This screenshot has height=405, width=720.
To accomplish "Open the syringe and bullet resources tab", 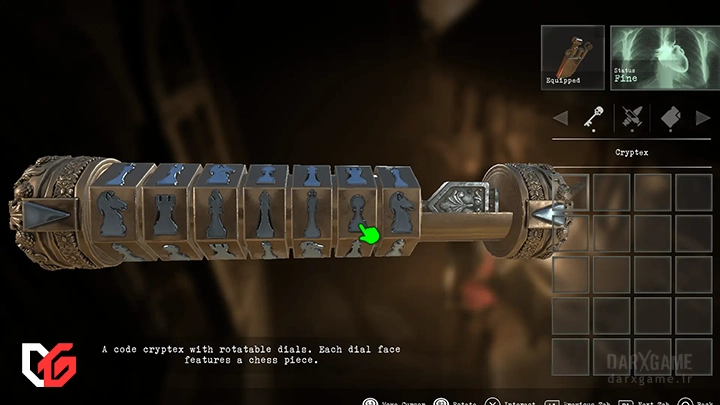I will click(x=630, y=120).
